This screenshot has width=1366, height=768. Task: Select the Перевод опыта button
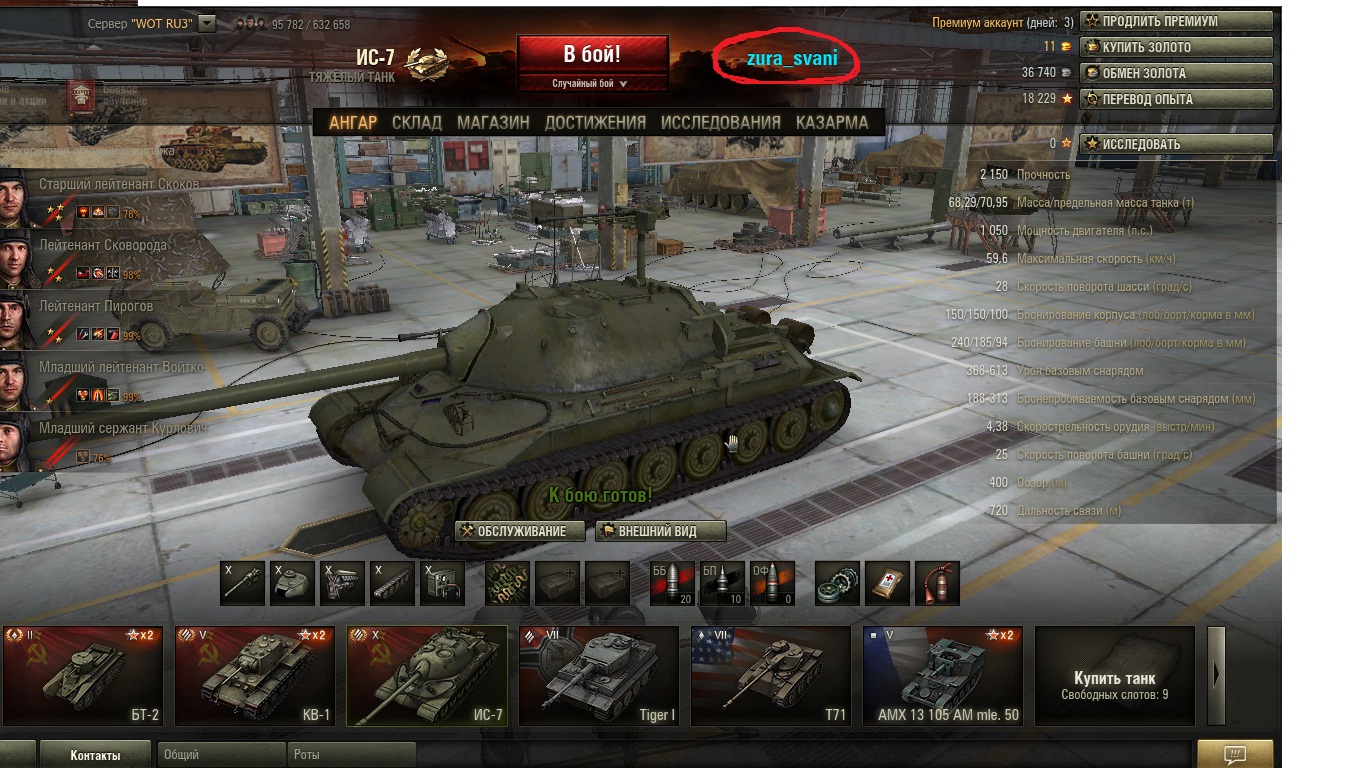coord(1176,99)
